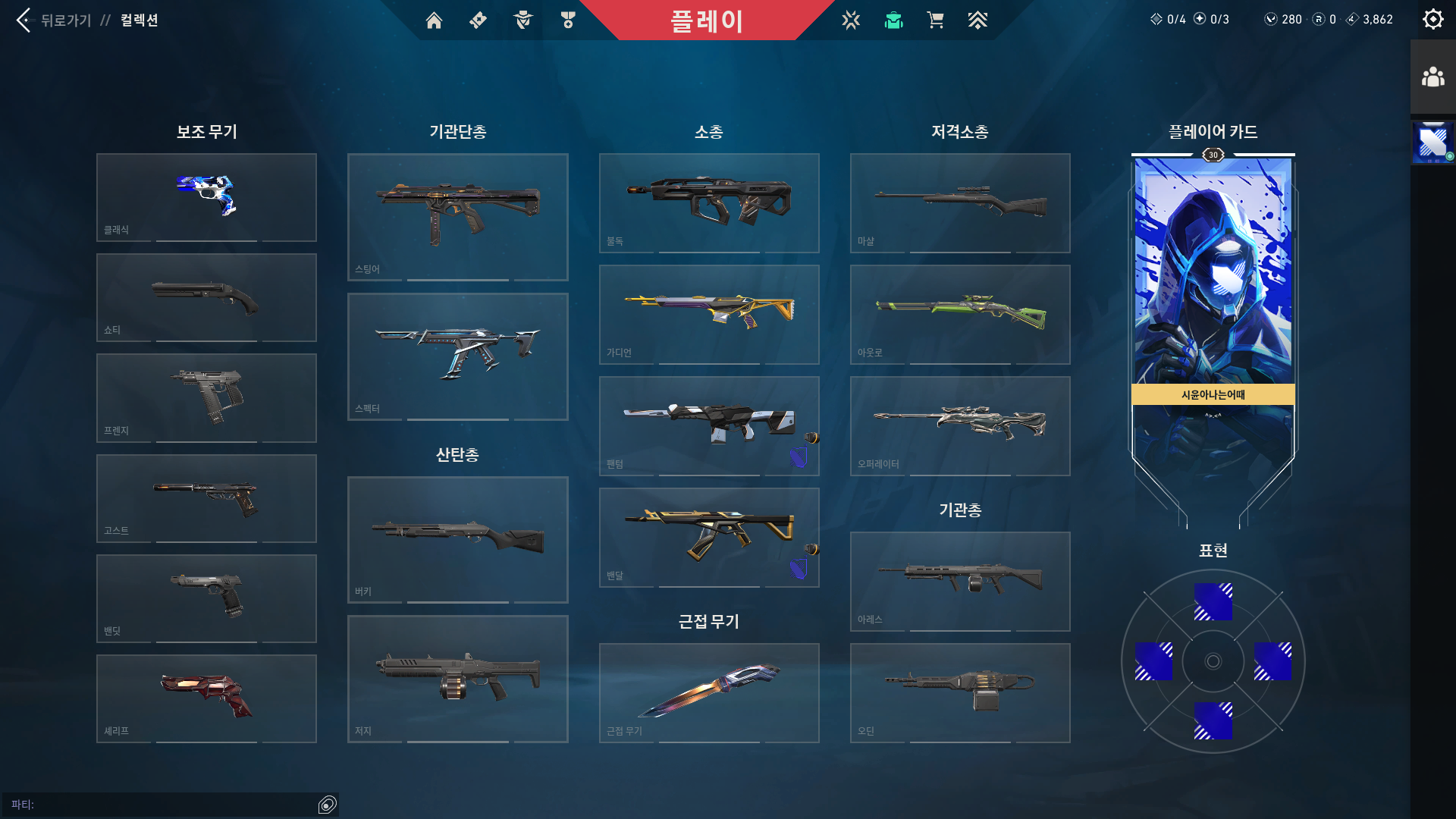Screen dimensions: 1456x819
Task: Open the battle pass ticket icon
Action: click(x=478, y=20)
